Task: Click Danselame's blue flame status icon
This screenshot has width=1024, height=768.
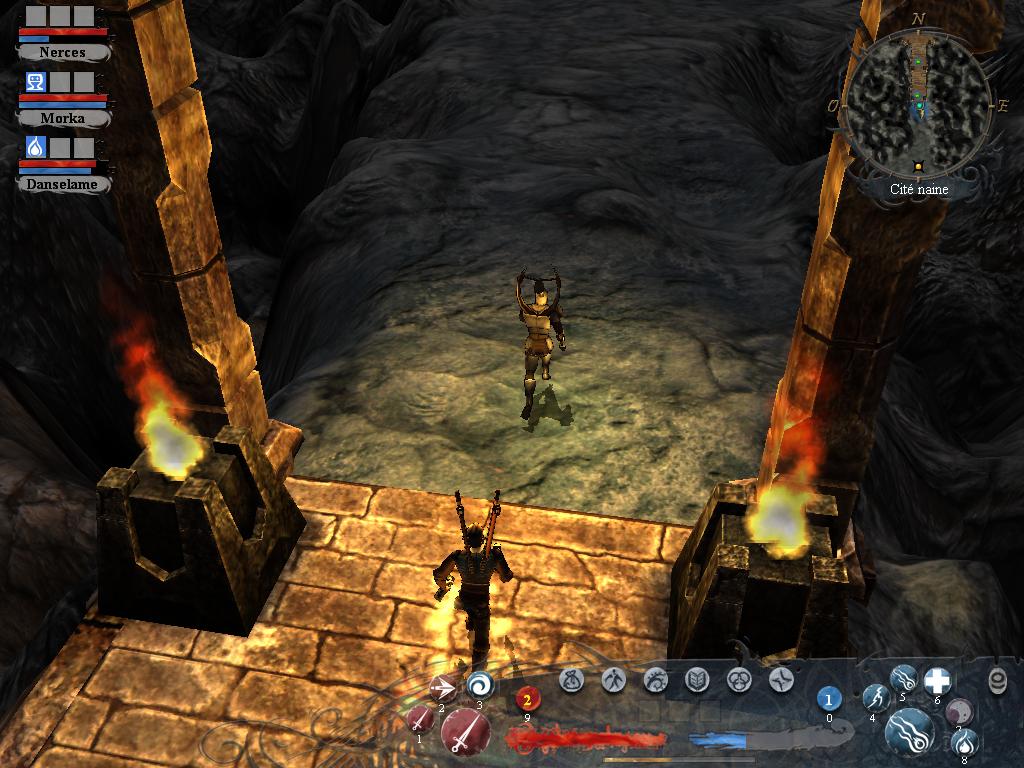Action: [36, 148]
